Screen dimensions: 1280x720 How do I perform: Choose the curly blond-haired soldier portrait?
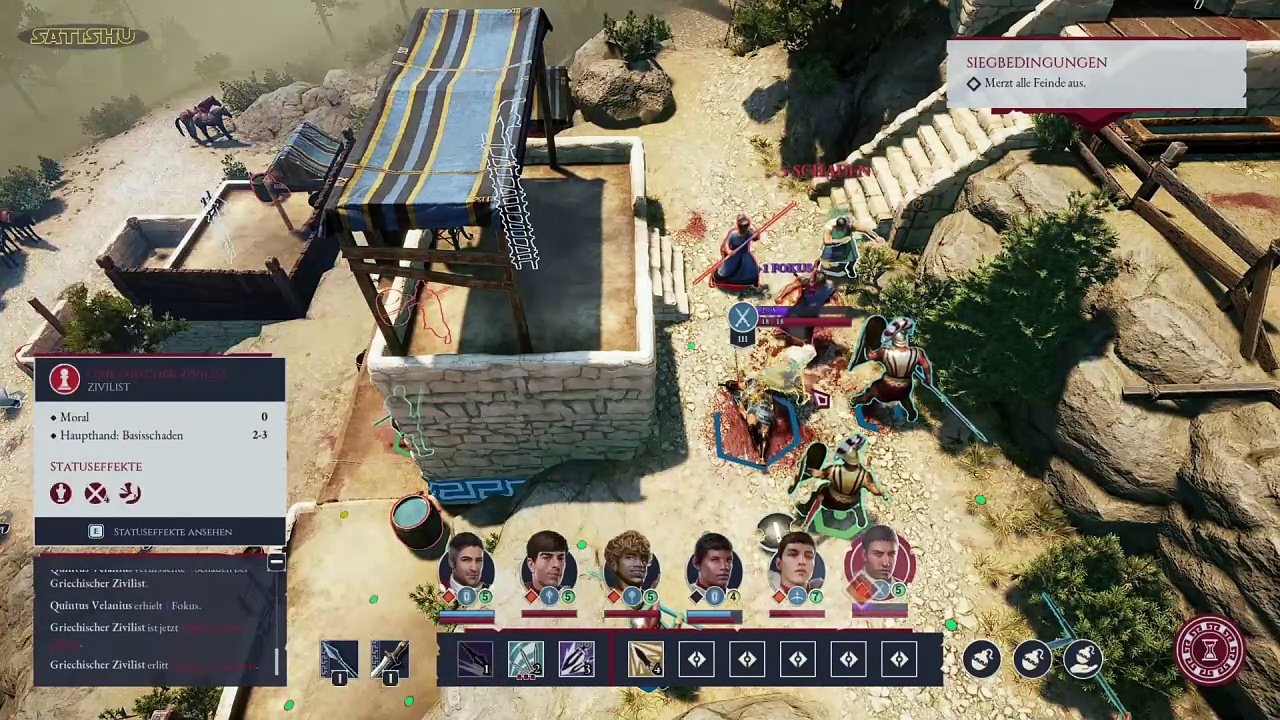[x=630, y=566]
